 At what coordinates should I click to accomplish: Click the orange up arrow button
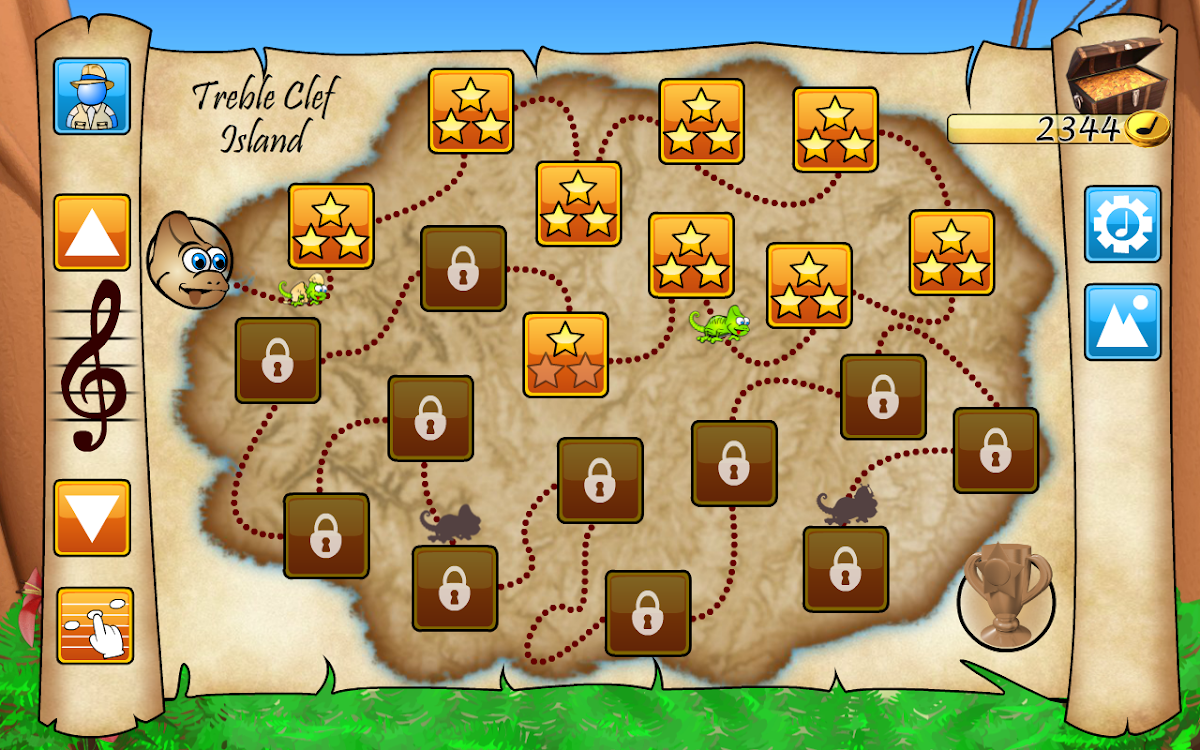tap(92, 232)
